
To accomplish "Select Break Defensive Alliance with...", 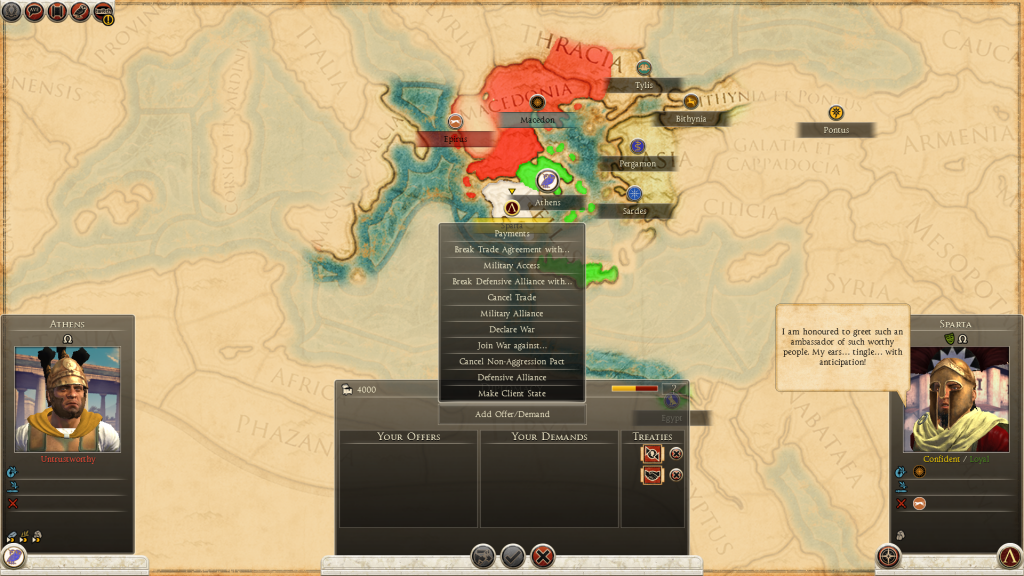I will tap(512, 282).
